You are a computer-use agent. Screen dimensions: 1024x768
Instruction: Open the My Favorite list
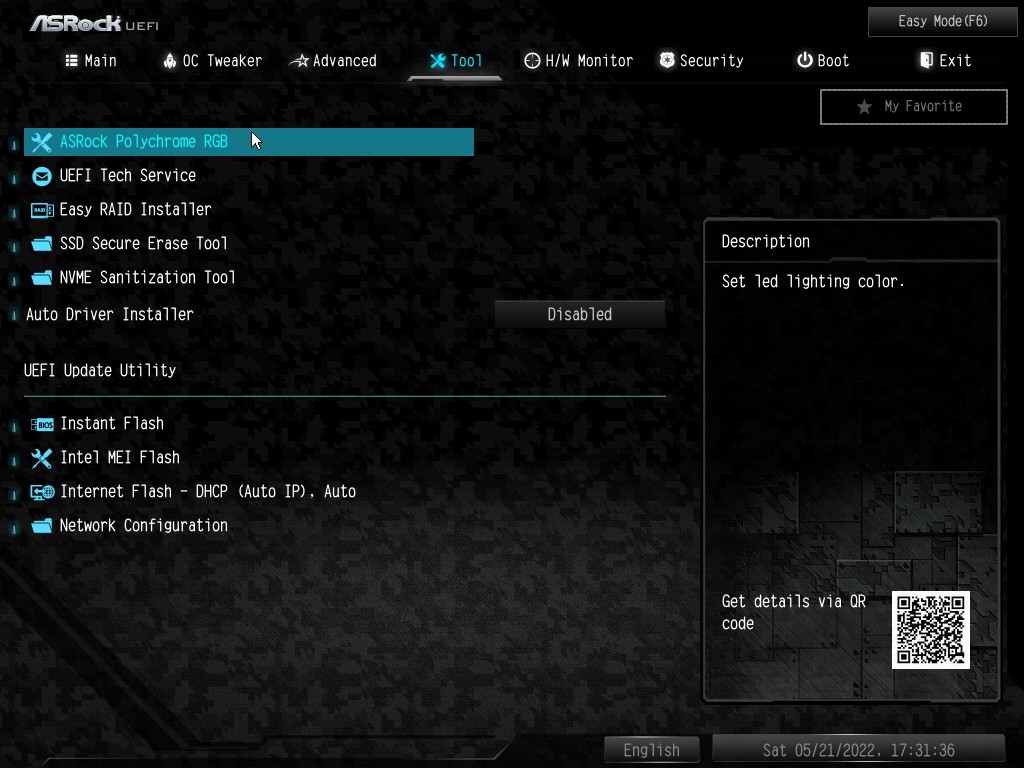coord(913,106)
